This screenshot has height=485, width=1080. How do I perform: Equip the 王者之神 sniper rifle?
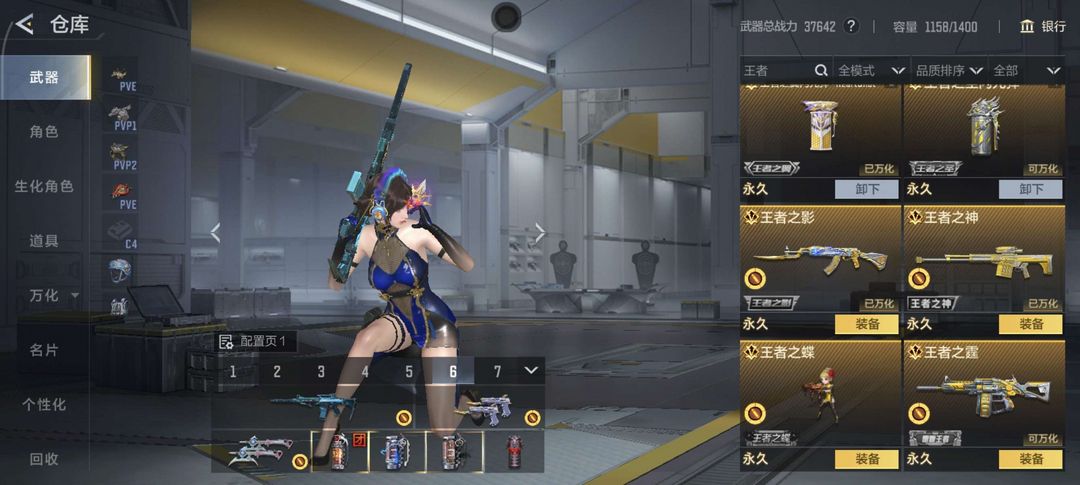coord(1030,324)
